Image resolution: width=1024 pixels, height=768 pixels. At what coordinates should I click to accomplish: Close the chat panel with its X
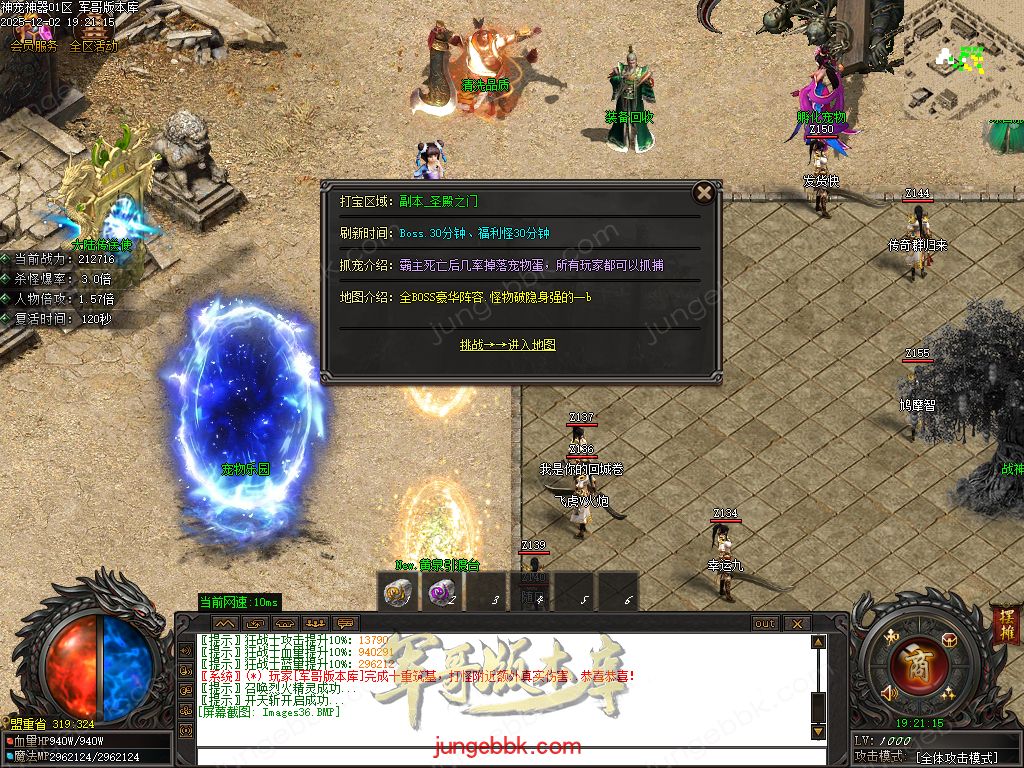pos(796,623)
